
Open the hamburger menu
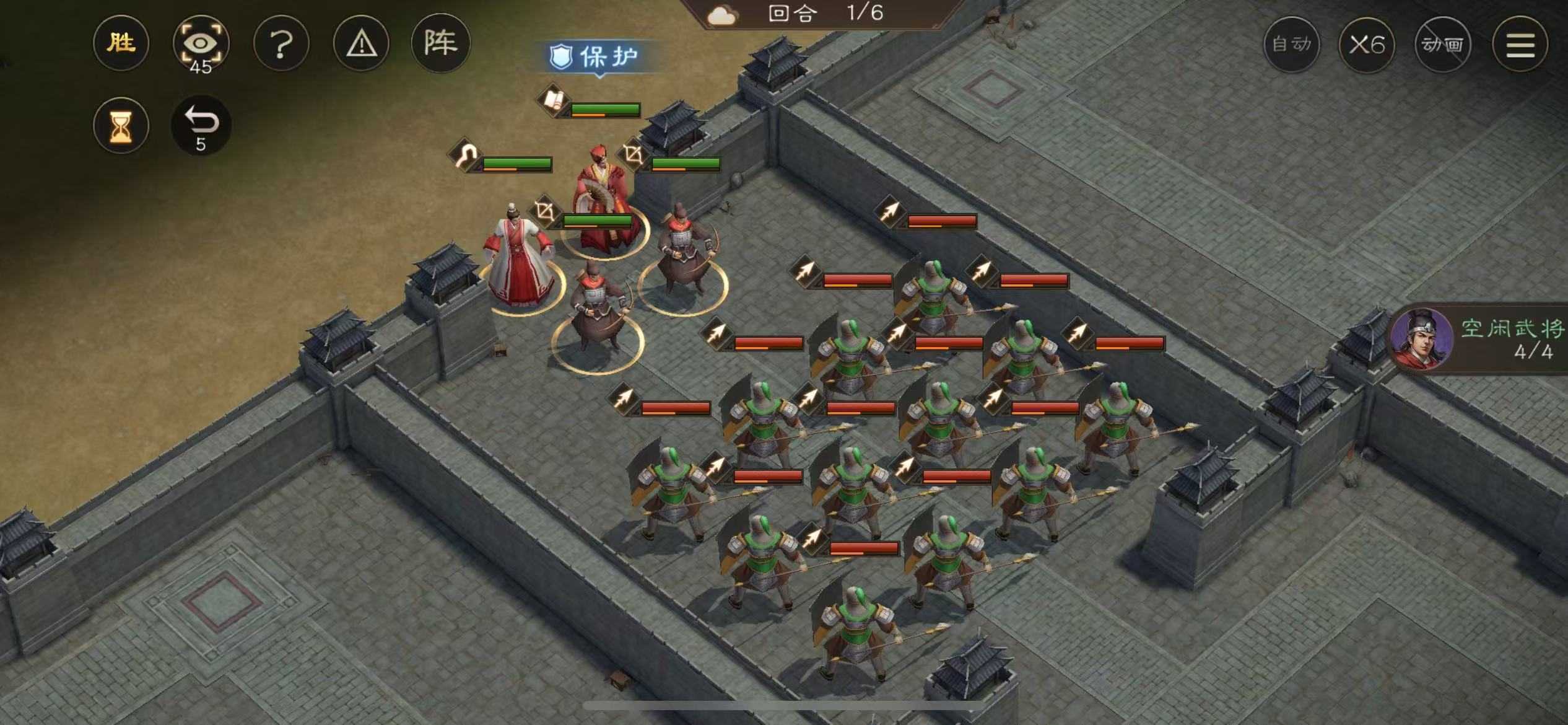1520,44
